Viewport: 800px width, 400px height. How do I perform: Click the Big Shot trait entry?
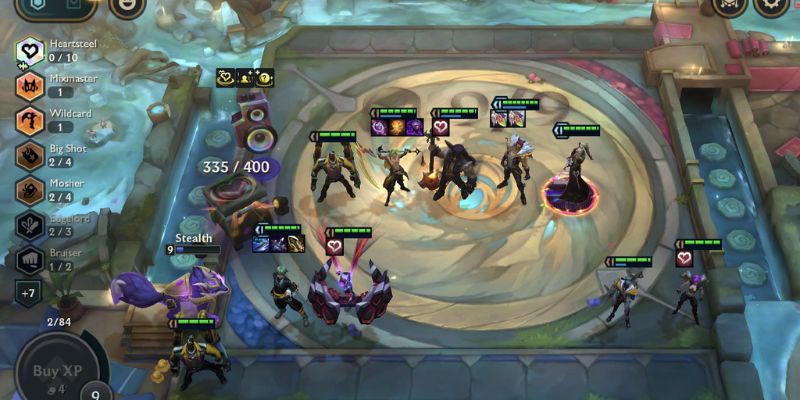point(29,155)
